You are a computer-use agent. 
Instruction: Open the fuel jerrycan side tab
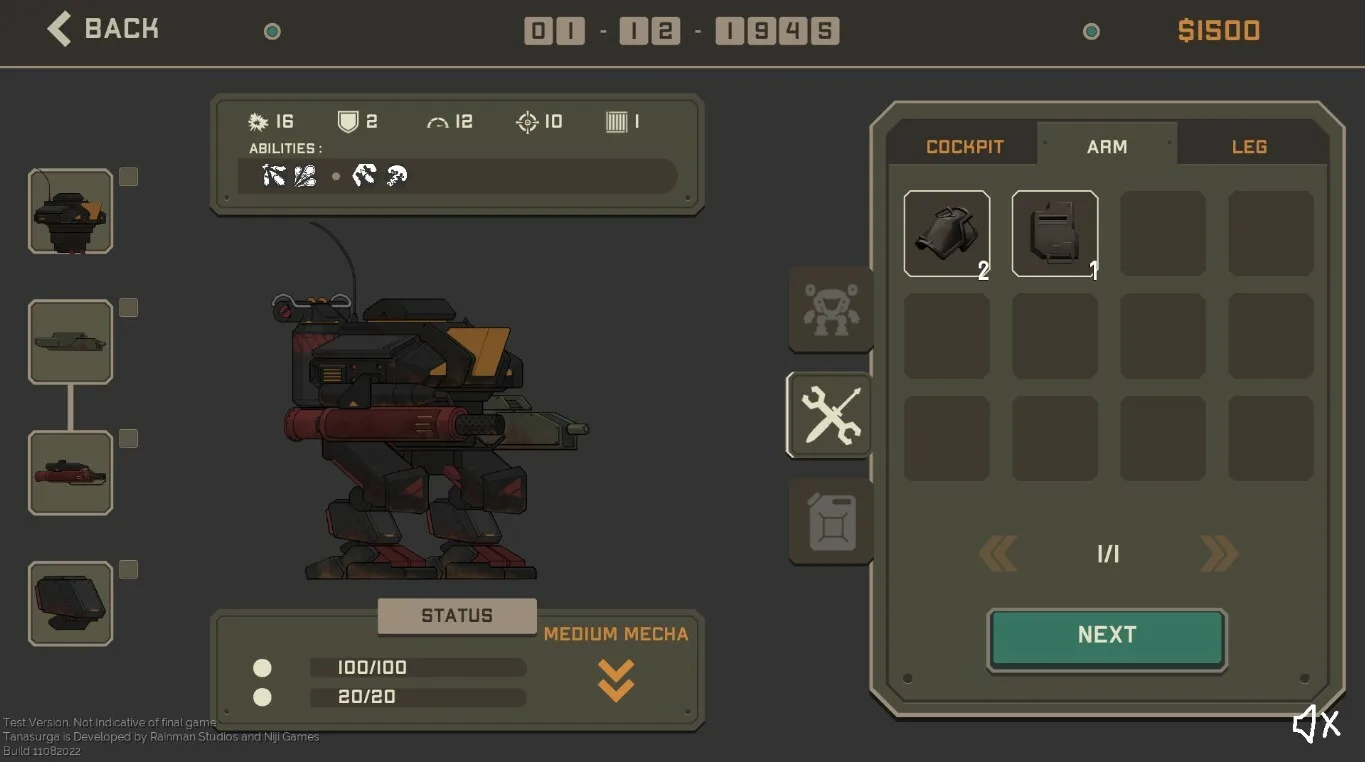point(830,521)
